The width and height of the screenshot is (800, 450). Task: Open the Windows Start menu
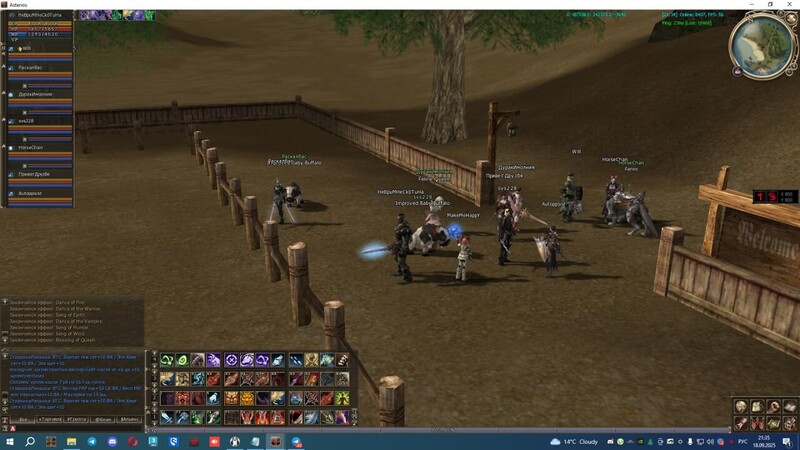pos(9,441)
